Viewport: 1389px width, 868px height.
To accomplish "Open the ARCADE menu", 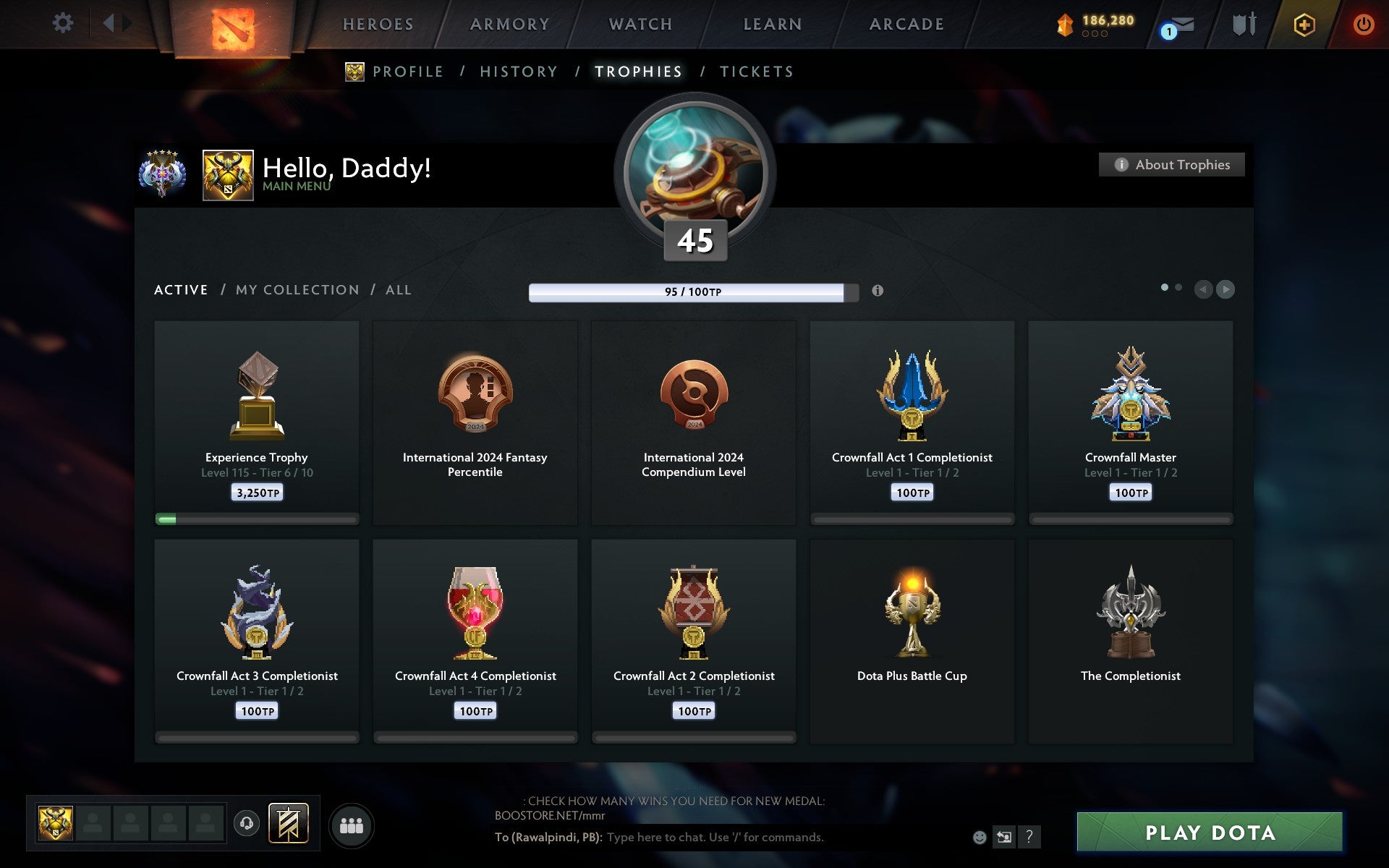I will [x=906, y=24].
